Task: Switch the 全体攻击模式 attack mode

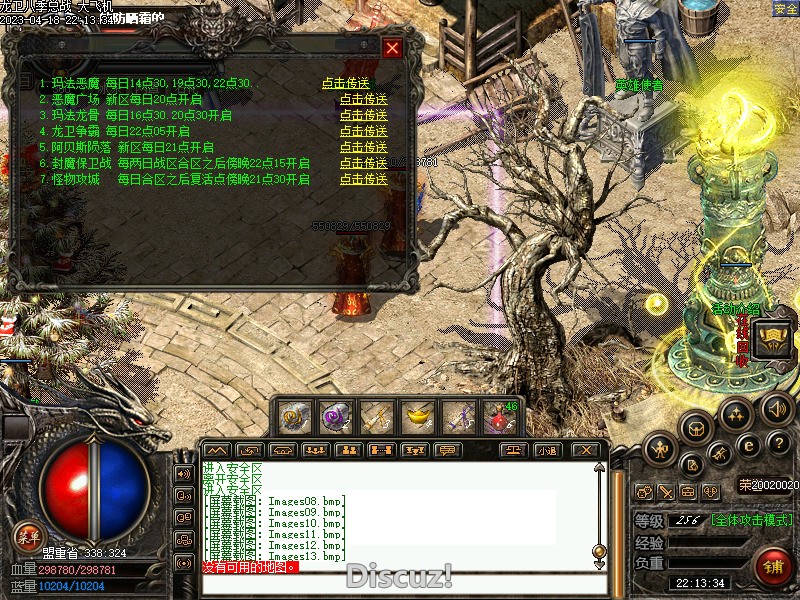Action: click(752, 521)
